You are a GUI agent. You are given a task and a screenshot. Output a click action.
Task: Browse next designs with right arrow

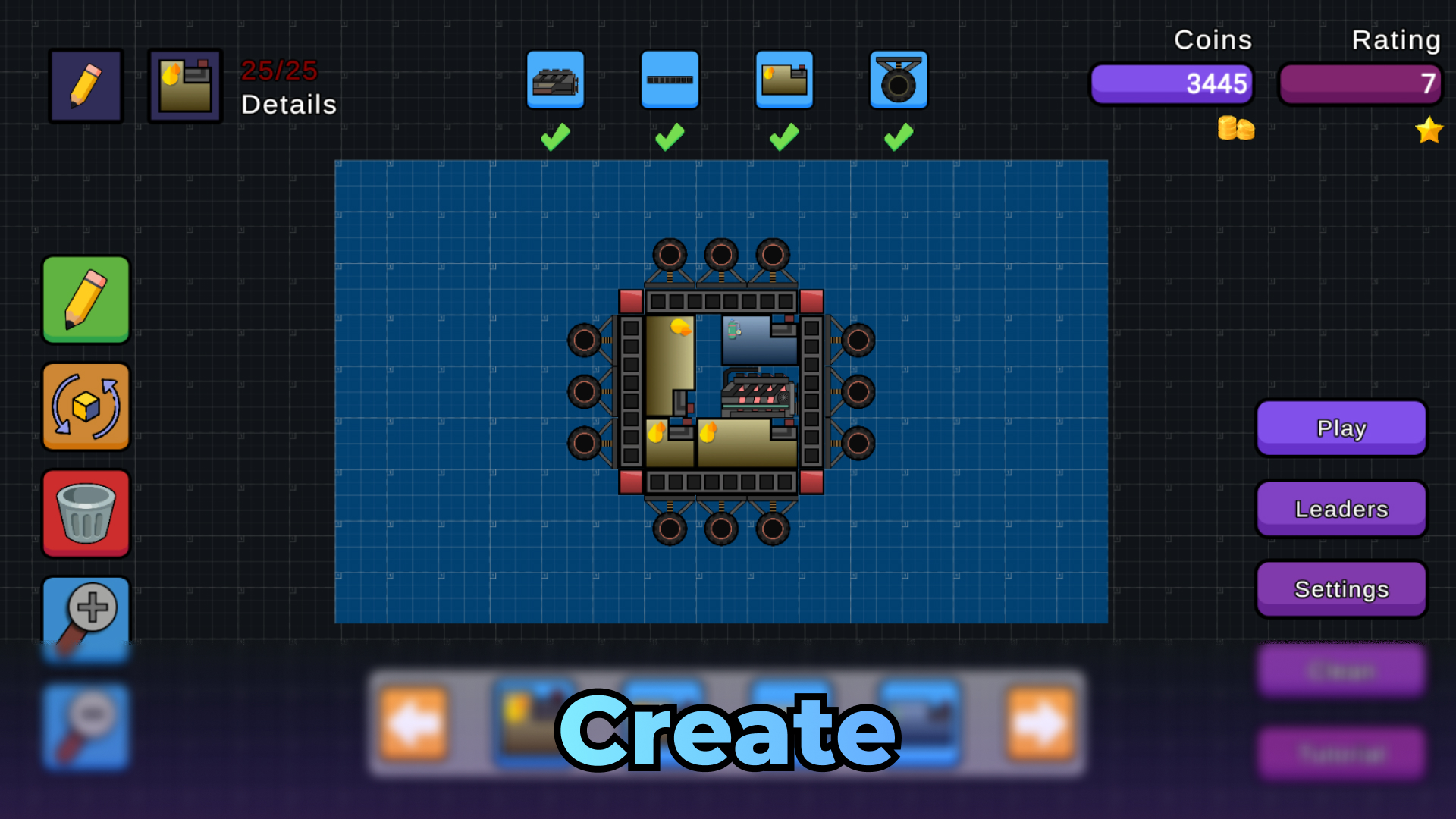pos(1040,724)
